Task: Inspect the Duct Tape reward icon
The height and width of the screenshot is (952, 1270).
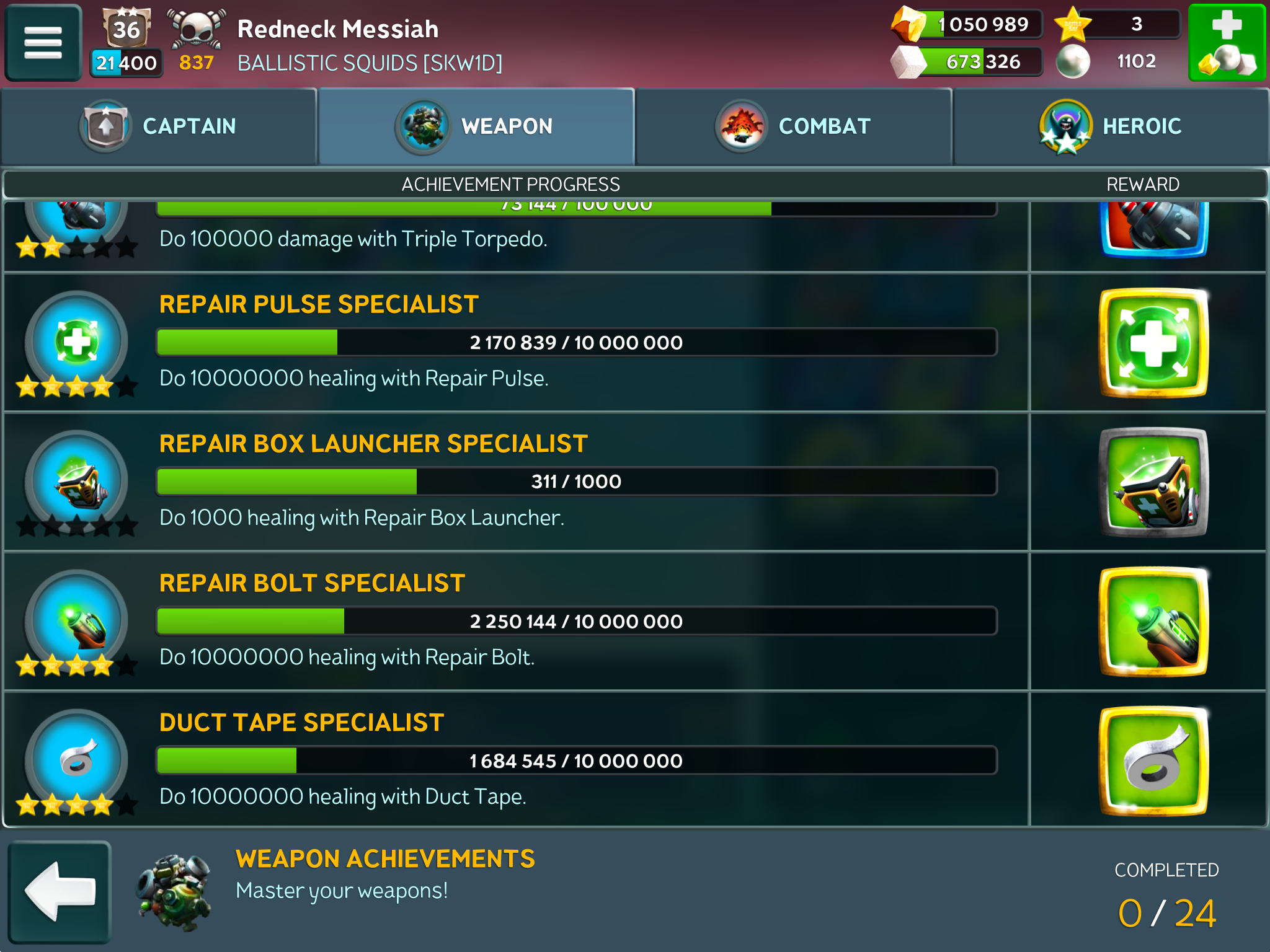Action: [1153, 761]
